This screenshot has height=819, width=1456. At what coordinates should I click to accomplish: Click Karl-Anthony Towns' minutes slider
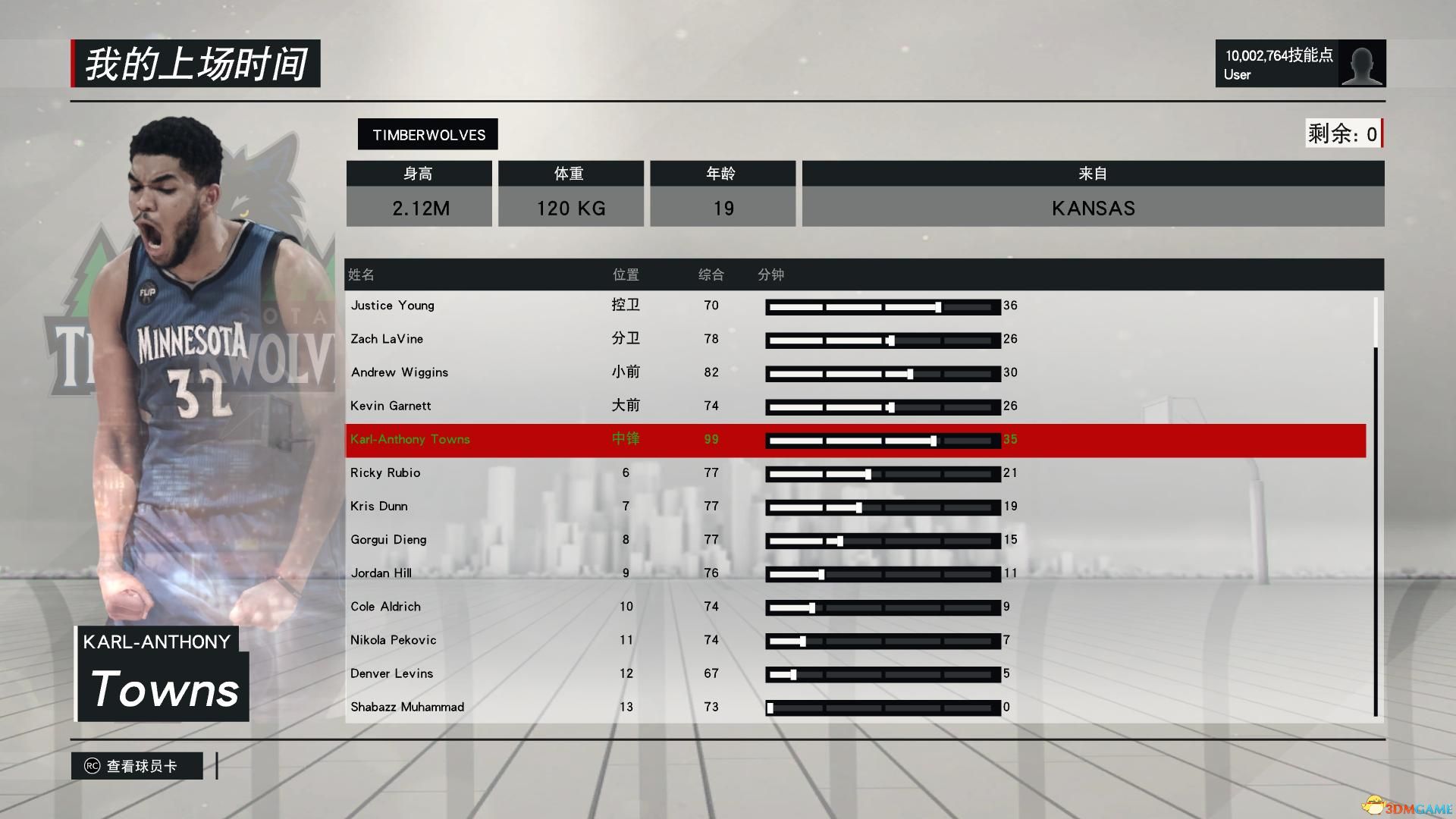(883, 441)
